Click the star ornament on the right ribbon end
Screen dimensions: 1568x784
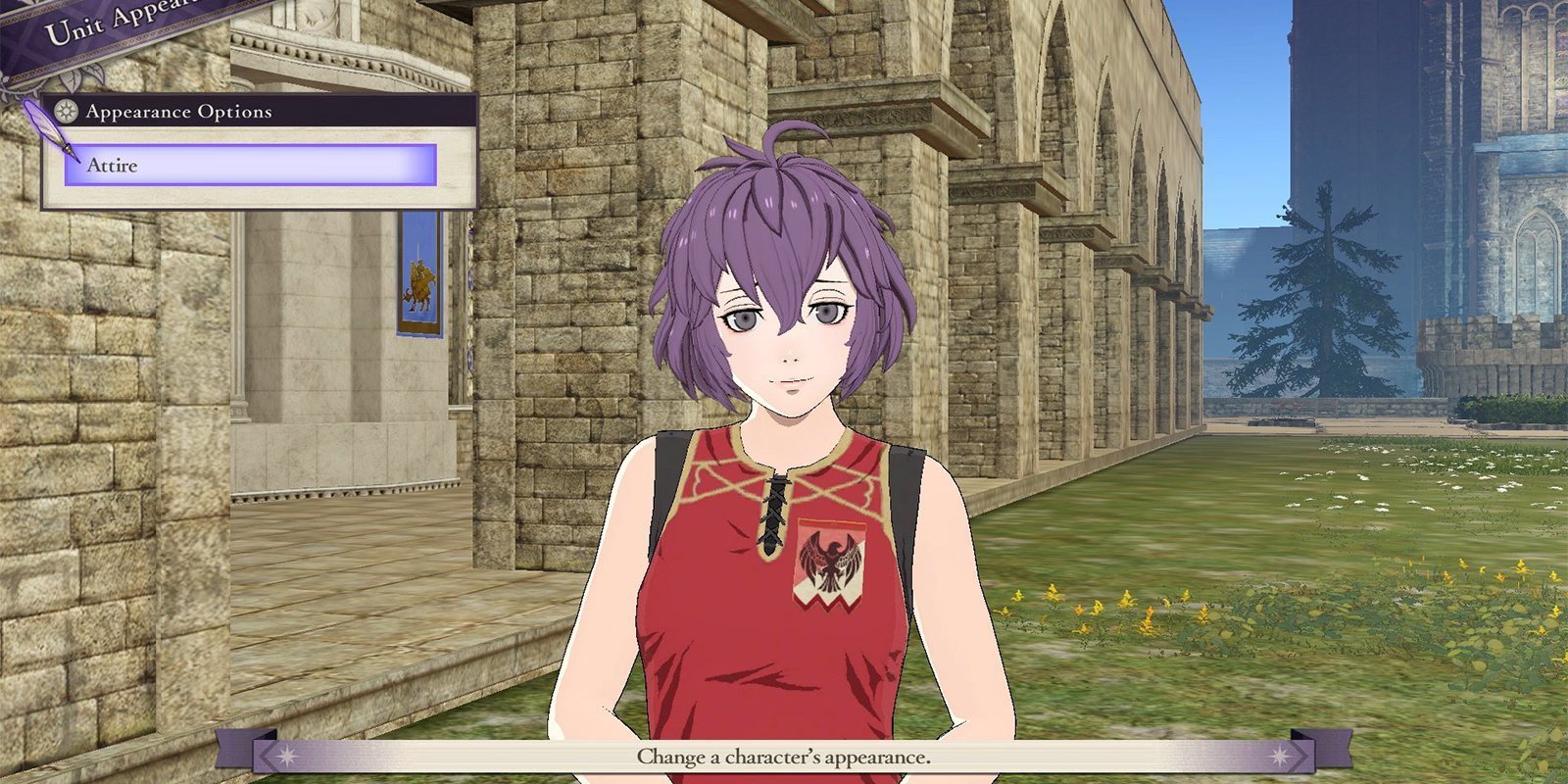tap(1280, 756)
